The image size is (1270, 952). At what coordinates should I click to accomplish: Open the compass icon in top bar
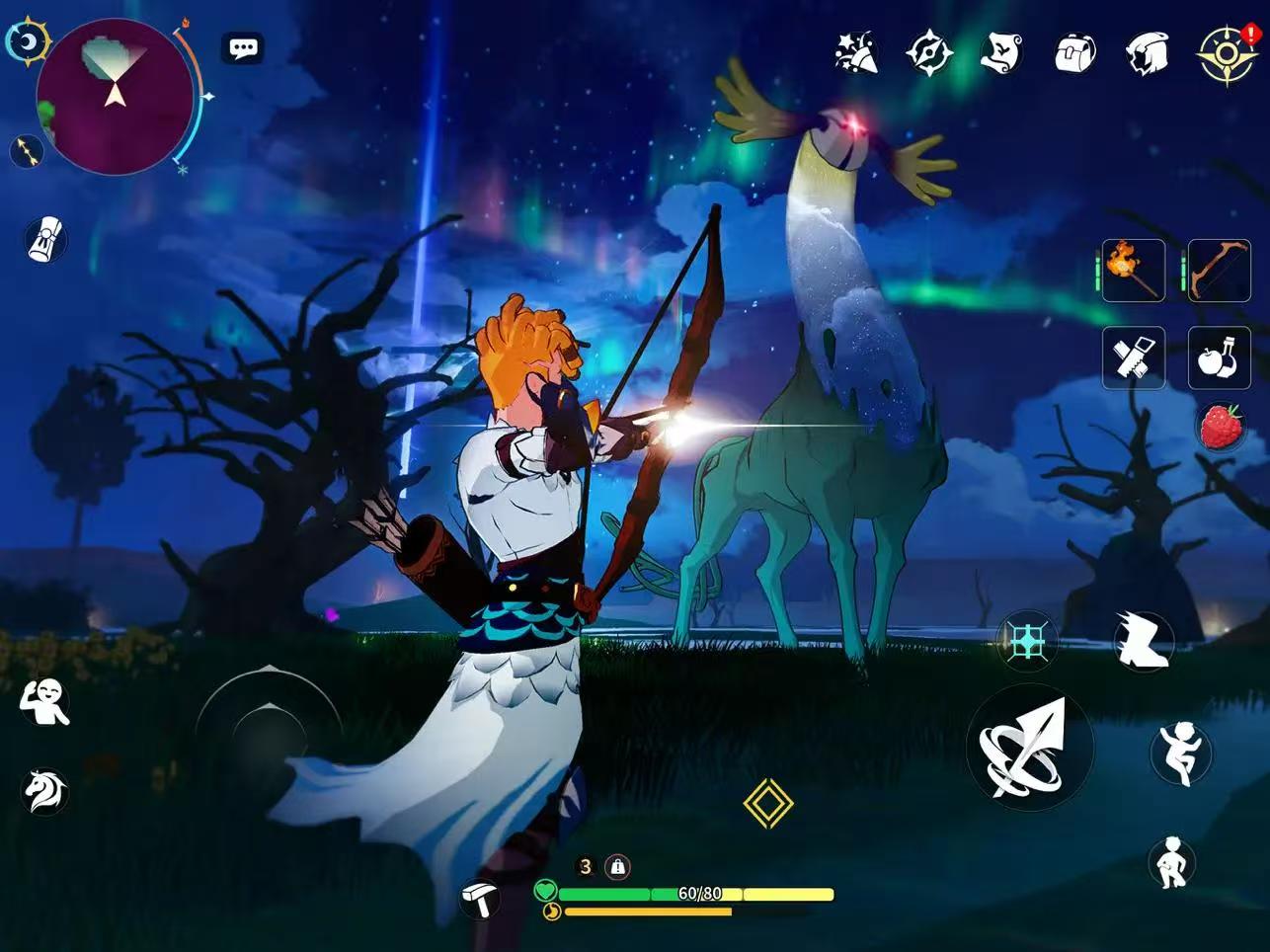point(929,52)
